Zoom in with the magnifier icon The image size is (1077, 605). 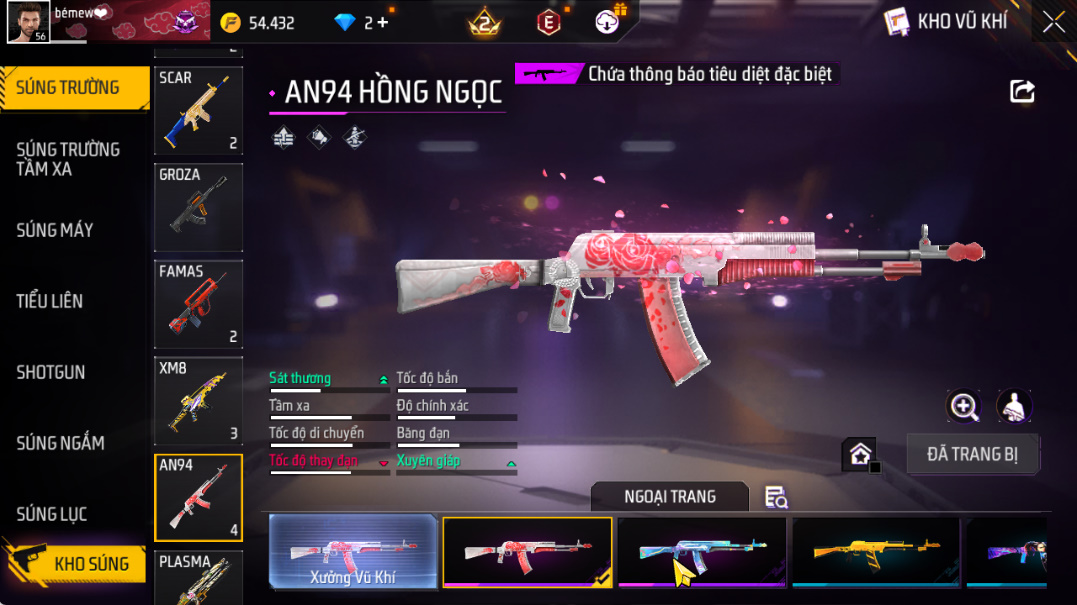pos(964,406)
